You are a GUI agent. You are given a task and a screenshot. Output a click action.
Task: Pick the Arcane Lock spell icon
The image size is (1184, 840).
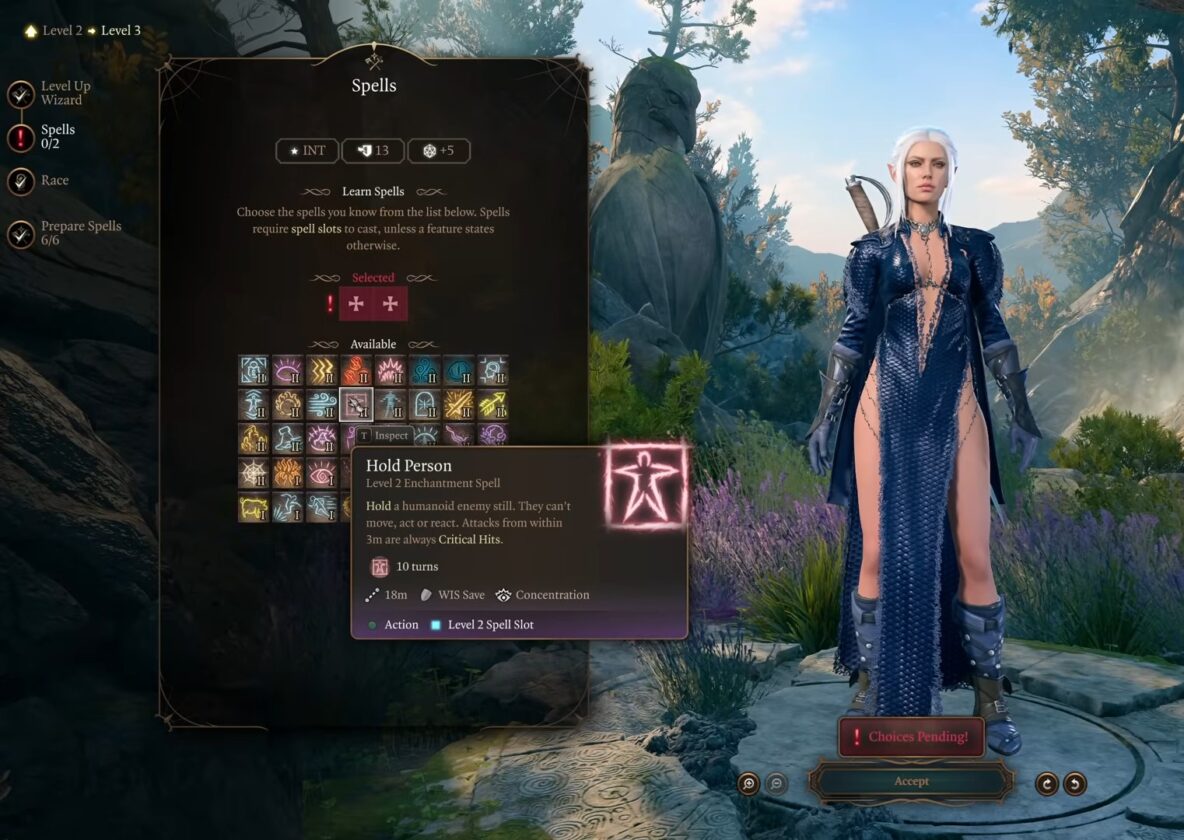coord(254,371)
